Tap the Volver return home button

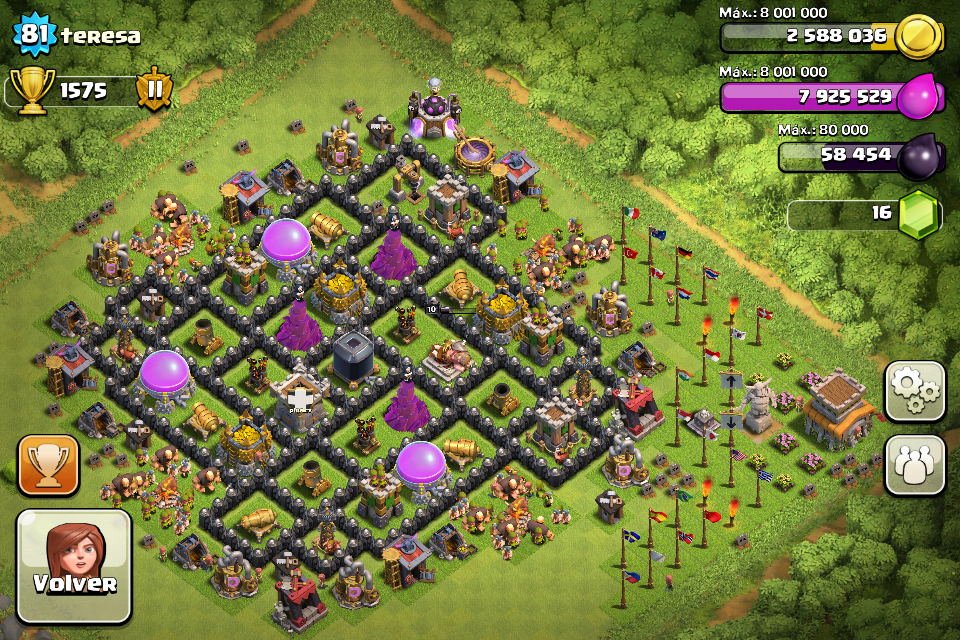[74, 566]
